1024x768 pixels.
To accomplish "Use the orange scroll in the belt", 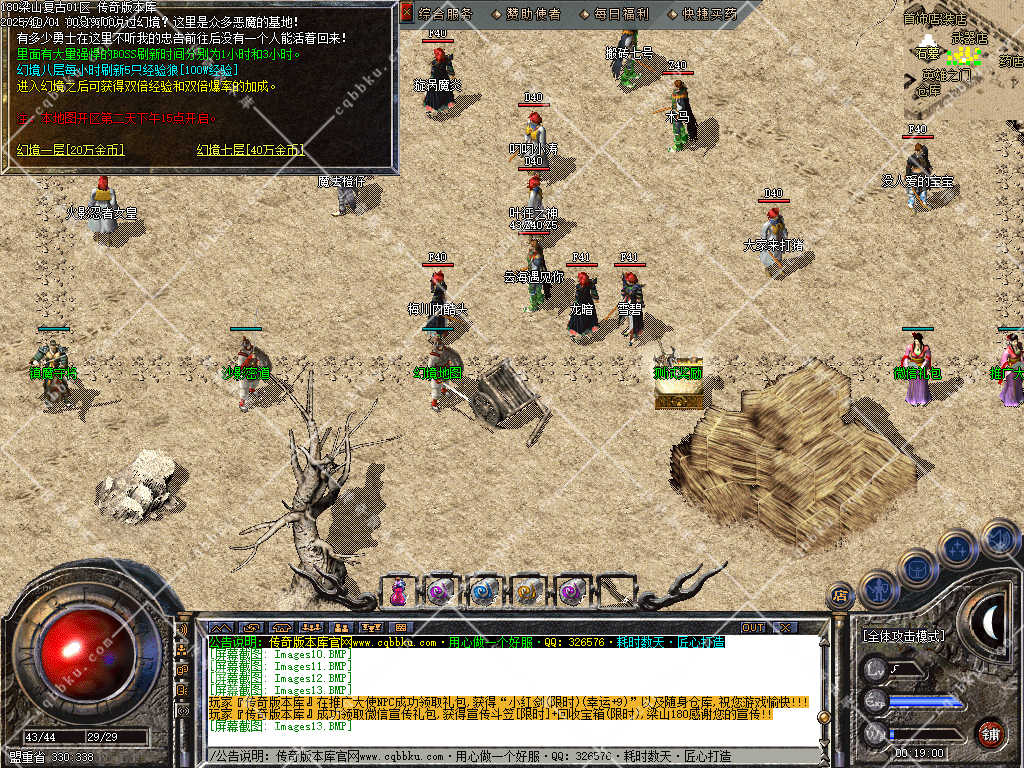I will (527, 591).
